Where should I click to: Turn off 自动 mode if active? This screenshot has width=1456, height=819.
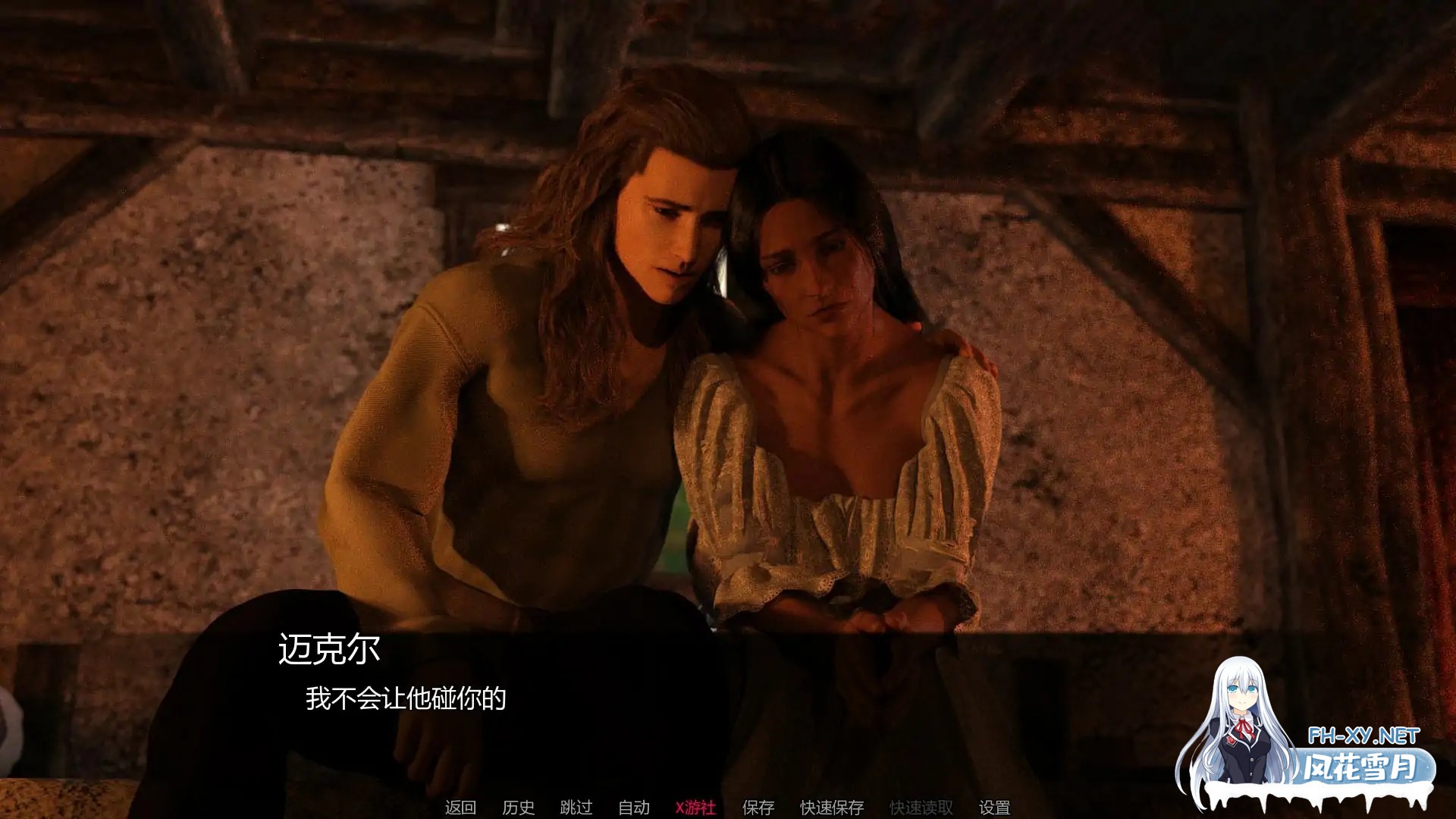635,808
